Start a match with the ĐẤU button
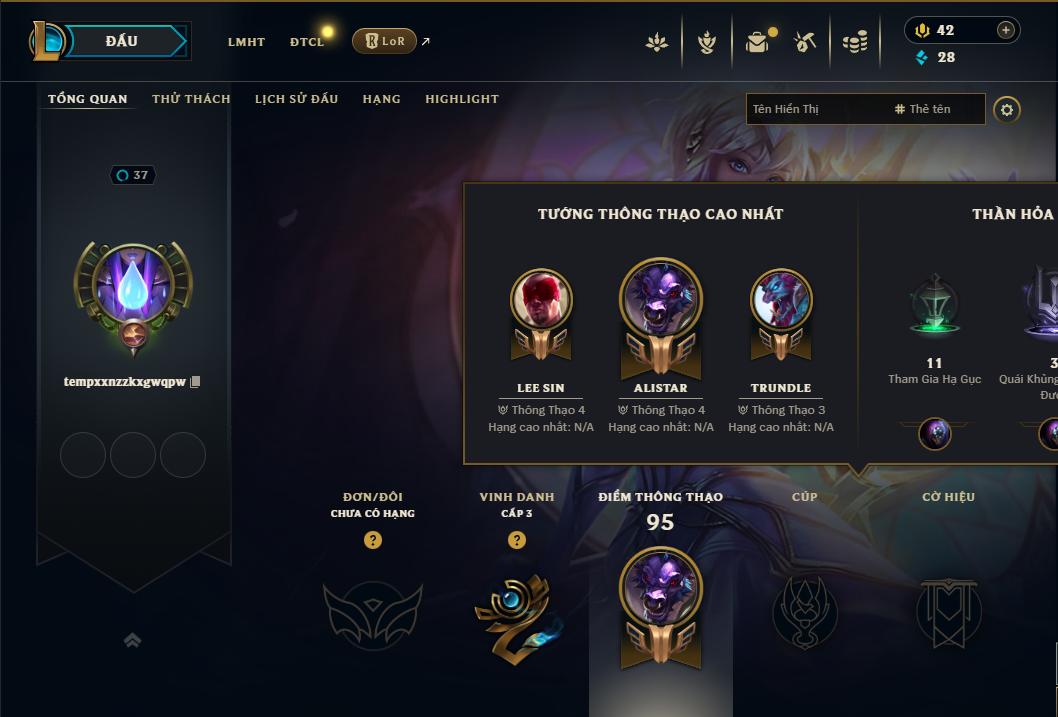 pos(122,41)
